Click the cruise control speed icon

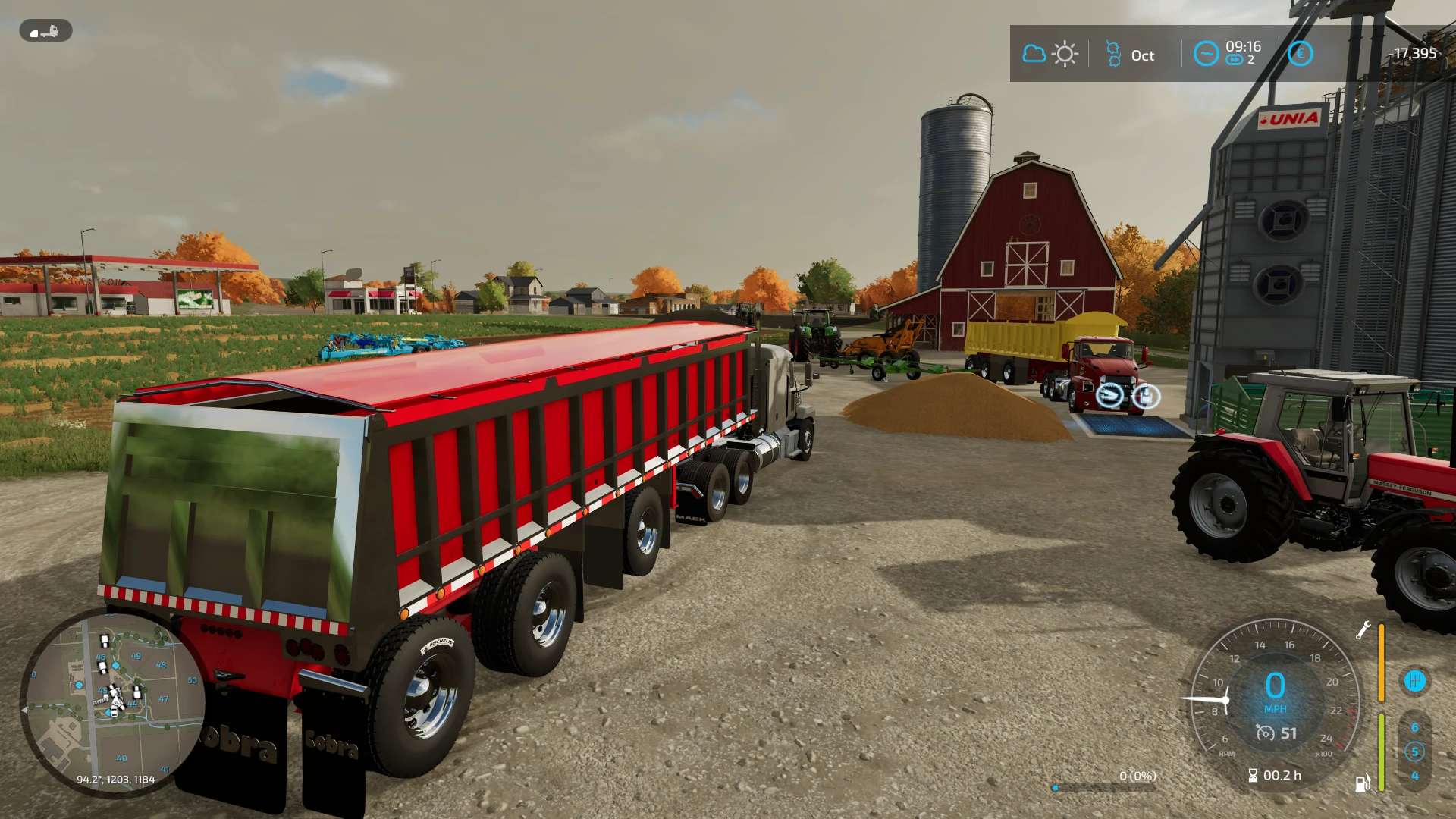pyautogui.click(x=1265, y=733)
